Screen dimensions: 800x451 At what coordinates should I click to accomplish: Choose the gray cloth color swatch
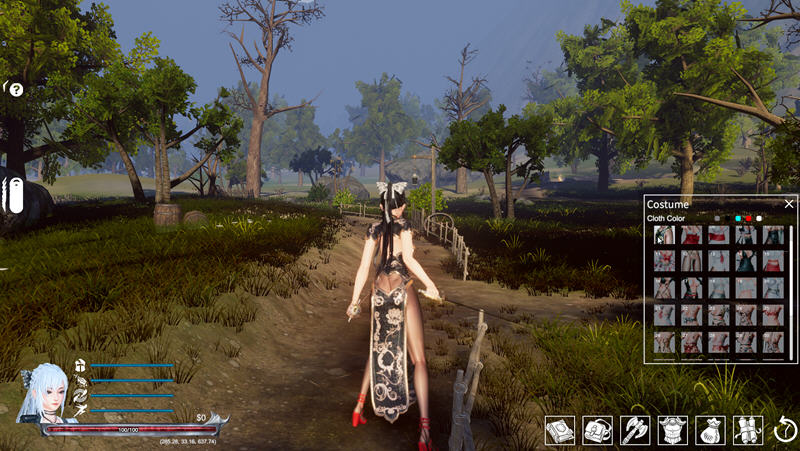[x=716, y=218]
